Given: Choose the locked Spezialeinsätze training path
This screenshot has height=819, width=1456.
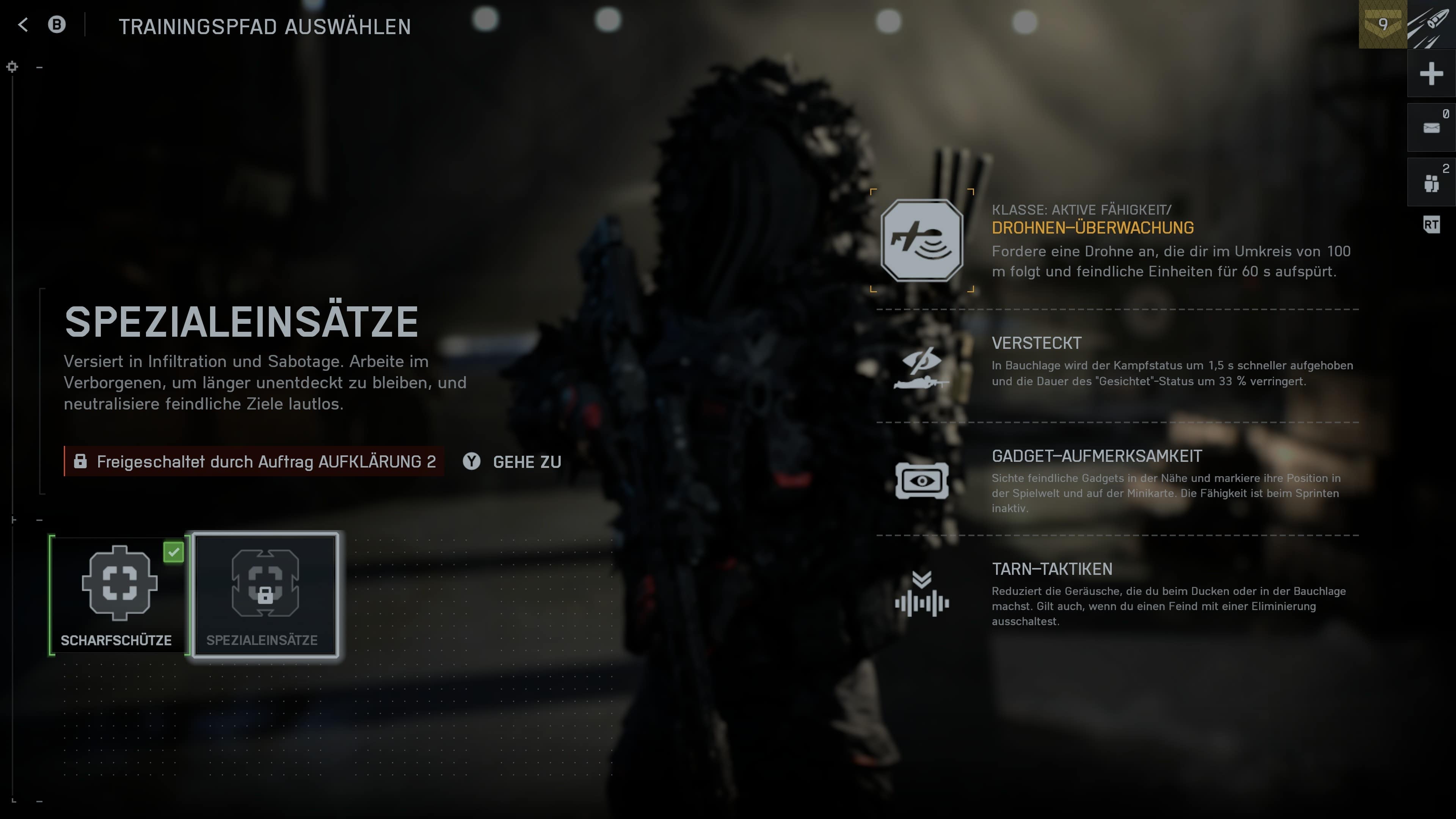Looking at the screenshot, I should (265, 594).
